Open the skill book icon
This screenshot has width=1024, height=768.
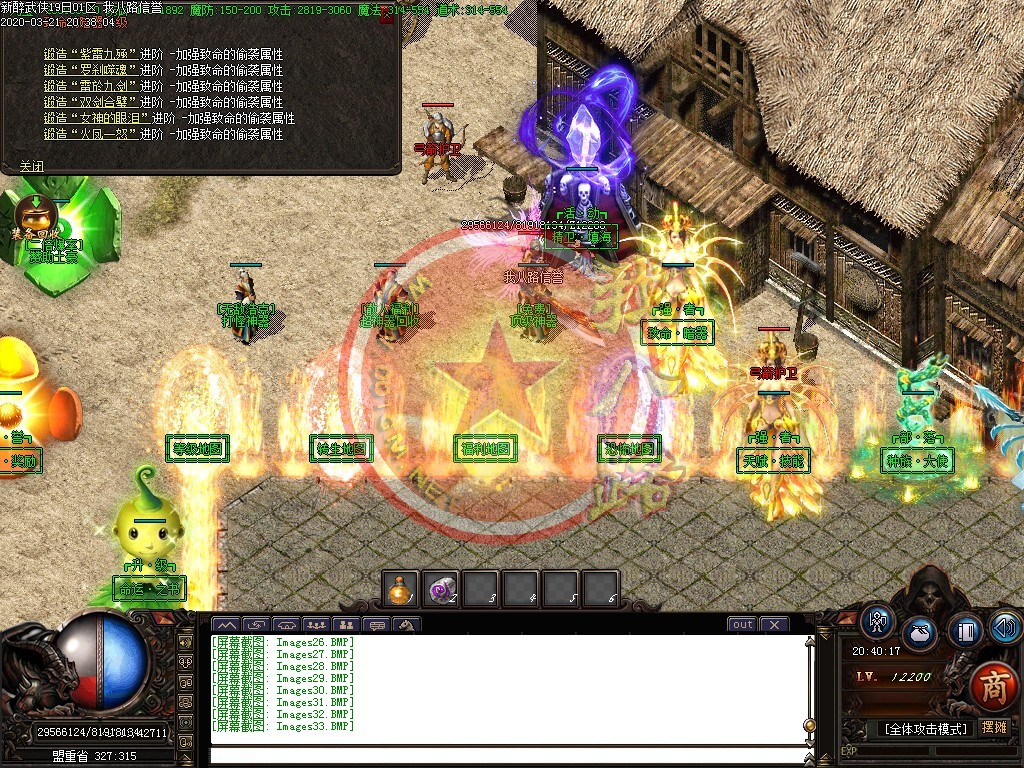tap(965, 631)
